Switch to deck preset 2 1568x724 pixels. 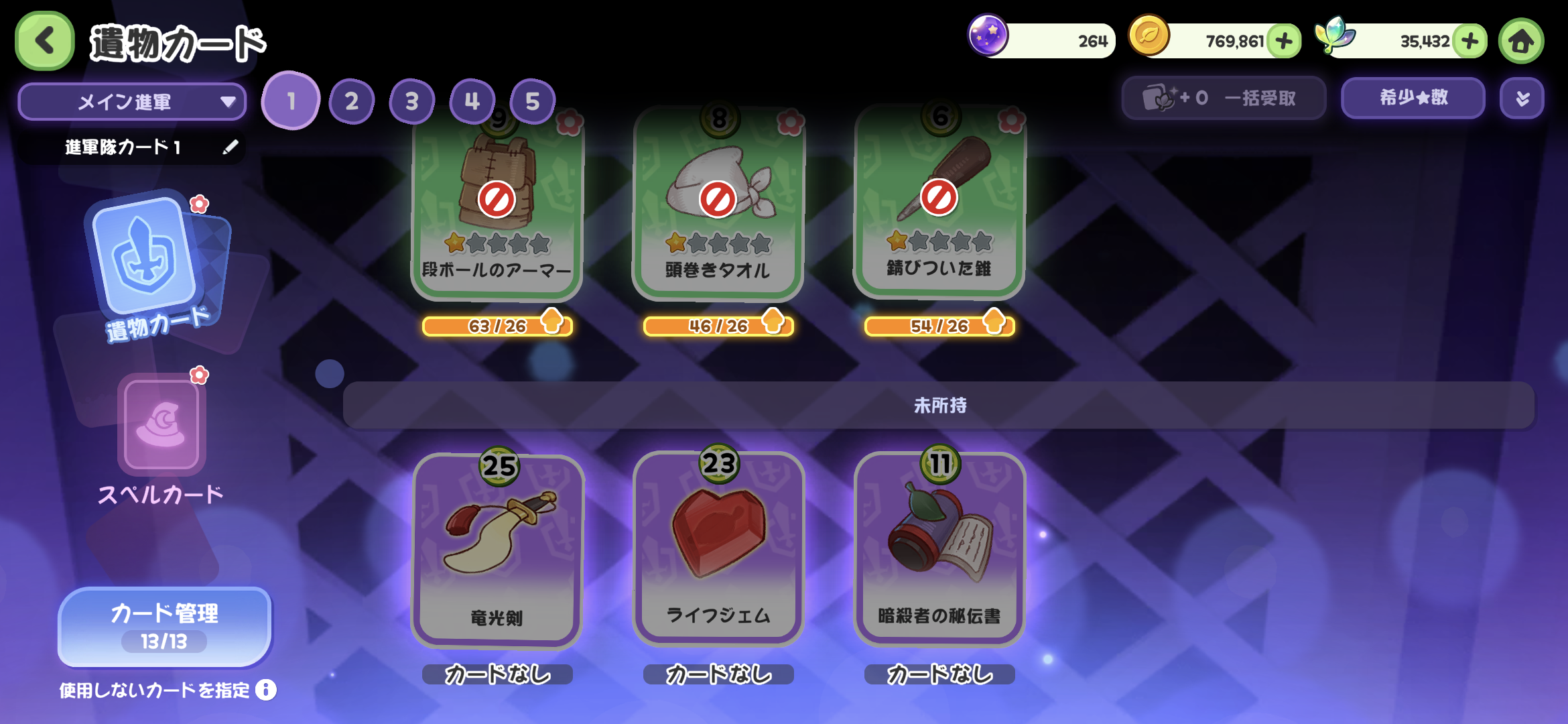point(351,102)
